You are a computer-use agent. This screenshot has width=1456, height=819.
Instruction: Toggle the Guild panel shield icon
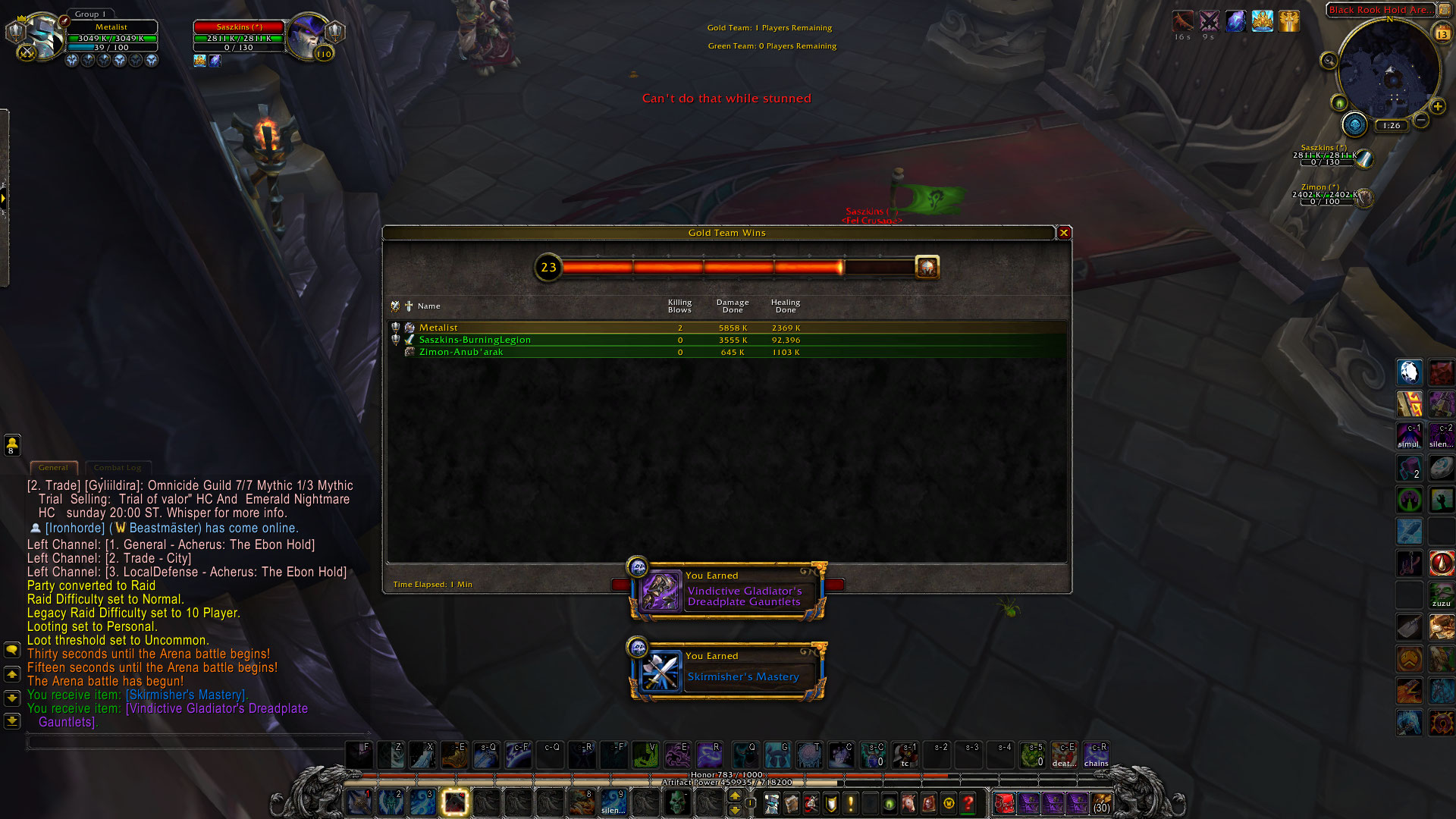click(830, 803)
